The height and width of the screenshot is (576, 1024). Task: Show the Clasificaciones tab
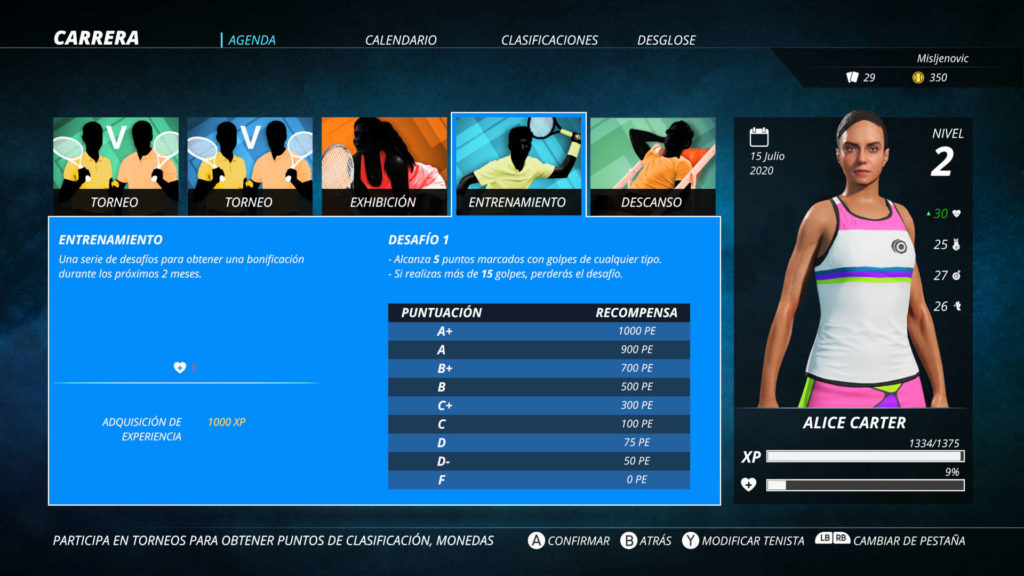549,40
